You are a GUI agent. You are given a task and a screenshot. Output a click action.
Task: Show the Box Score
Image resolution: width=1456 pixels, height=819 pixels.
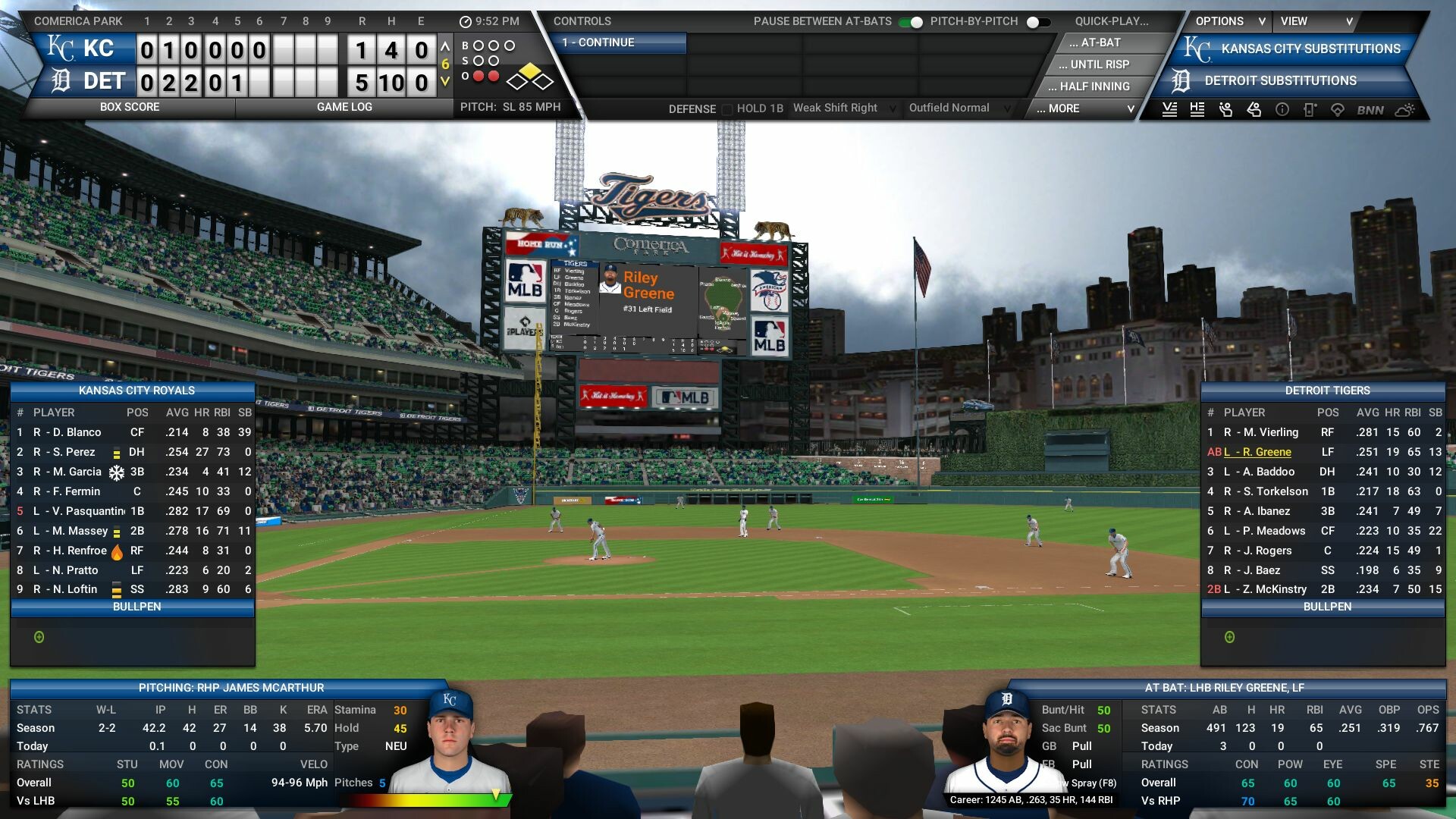tap(130, 107)
